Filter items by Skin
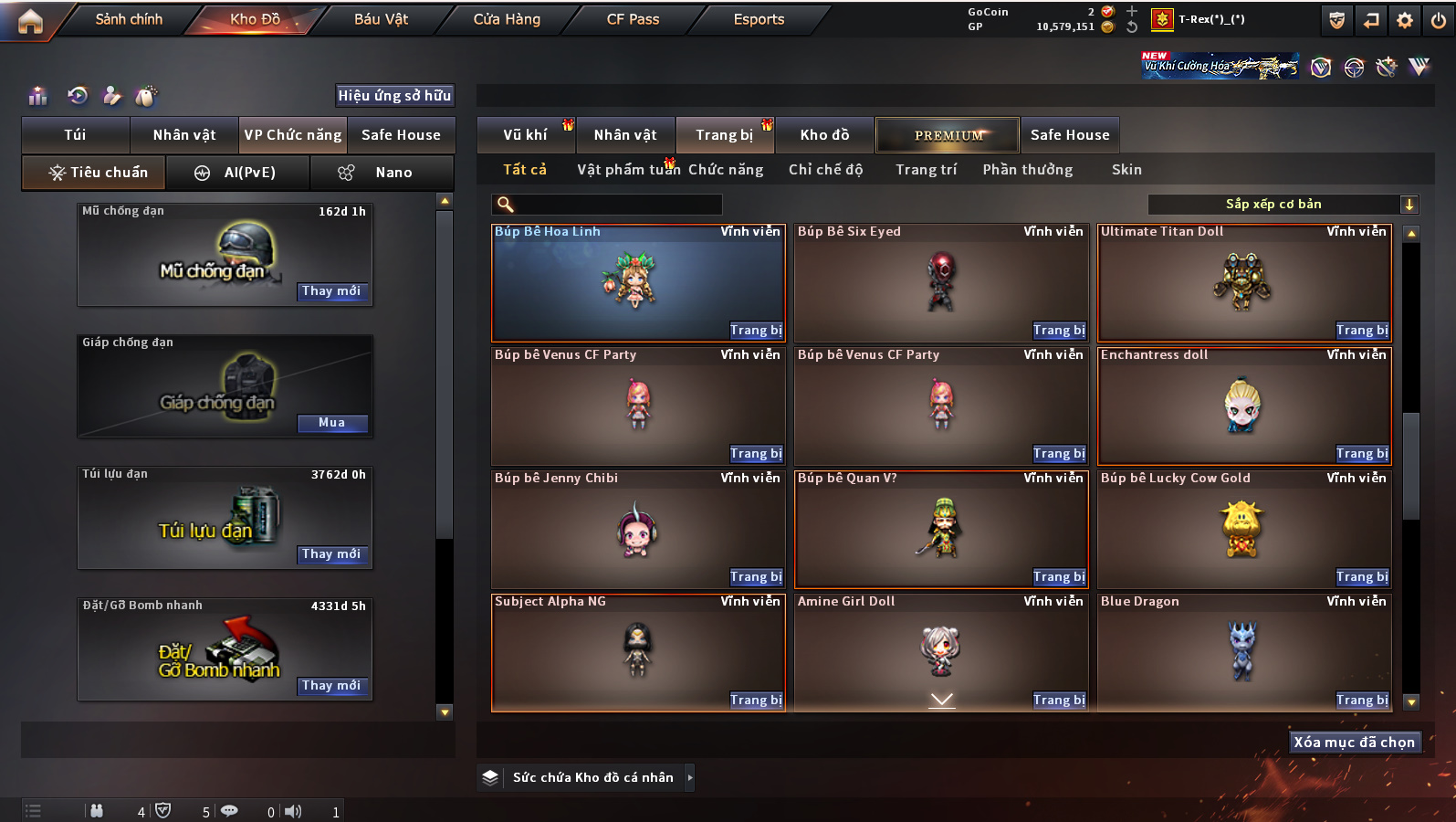Screen dimensions: 1456x822 1126,170
